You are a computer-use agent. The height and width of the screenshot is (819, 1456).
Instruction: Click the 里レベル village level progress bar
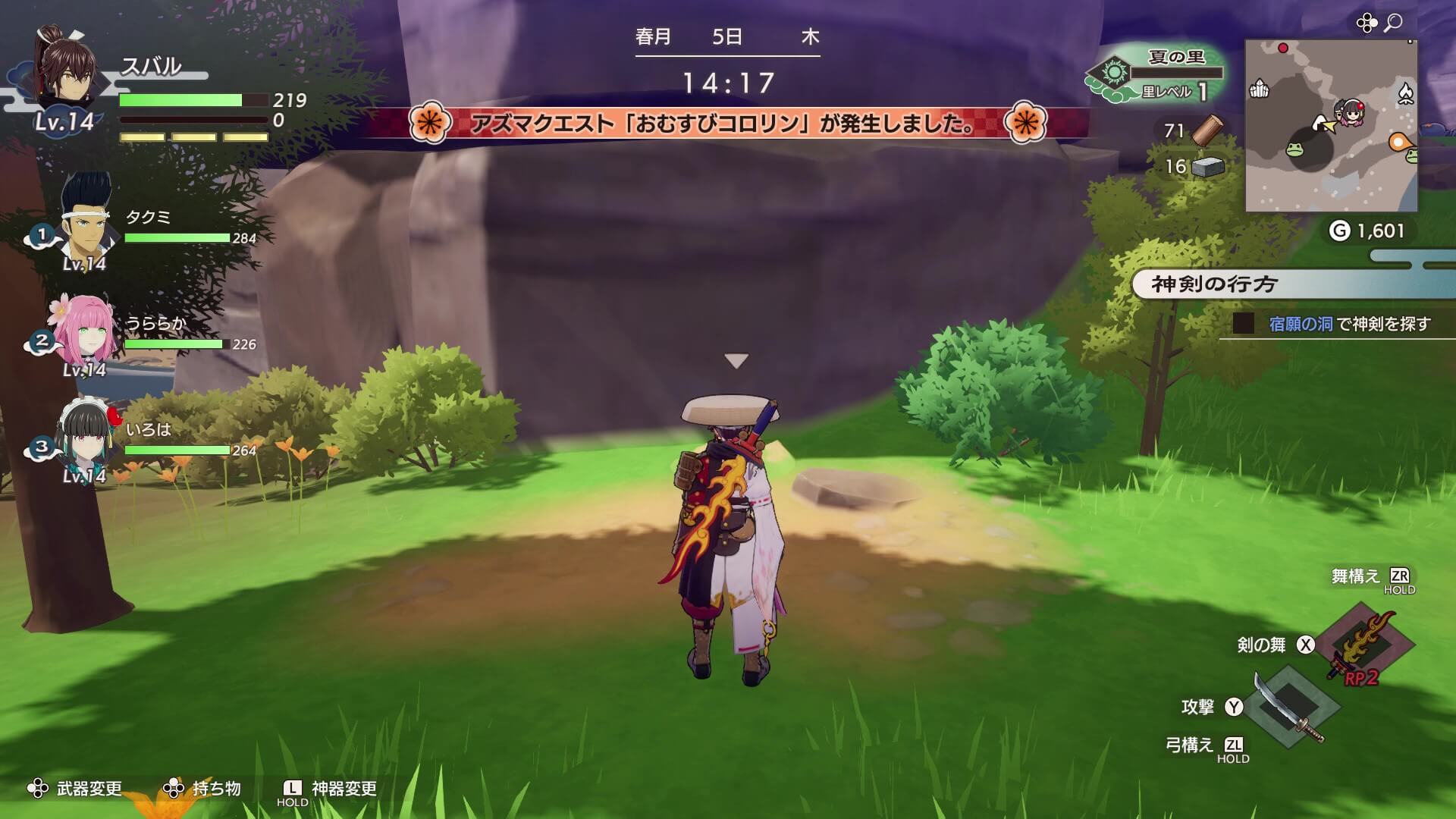coord(1176,72)
